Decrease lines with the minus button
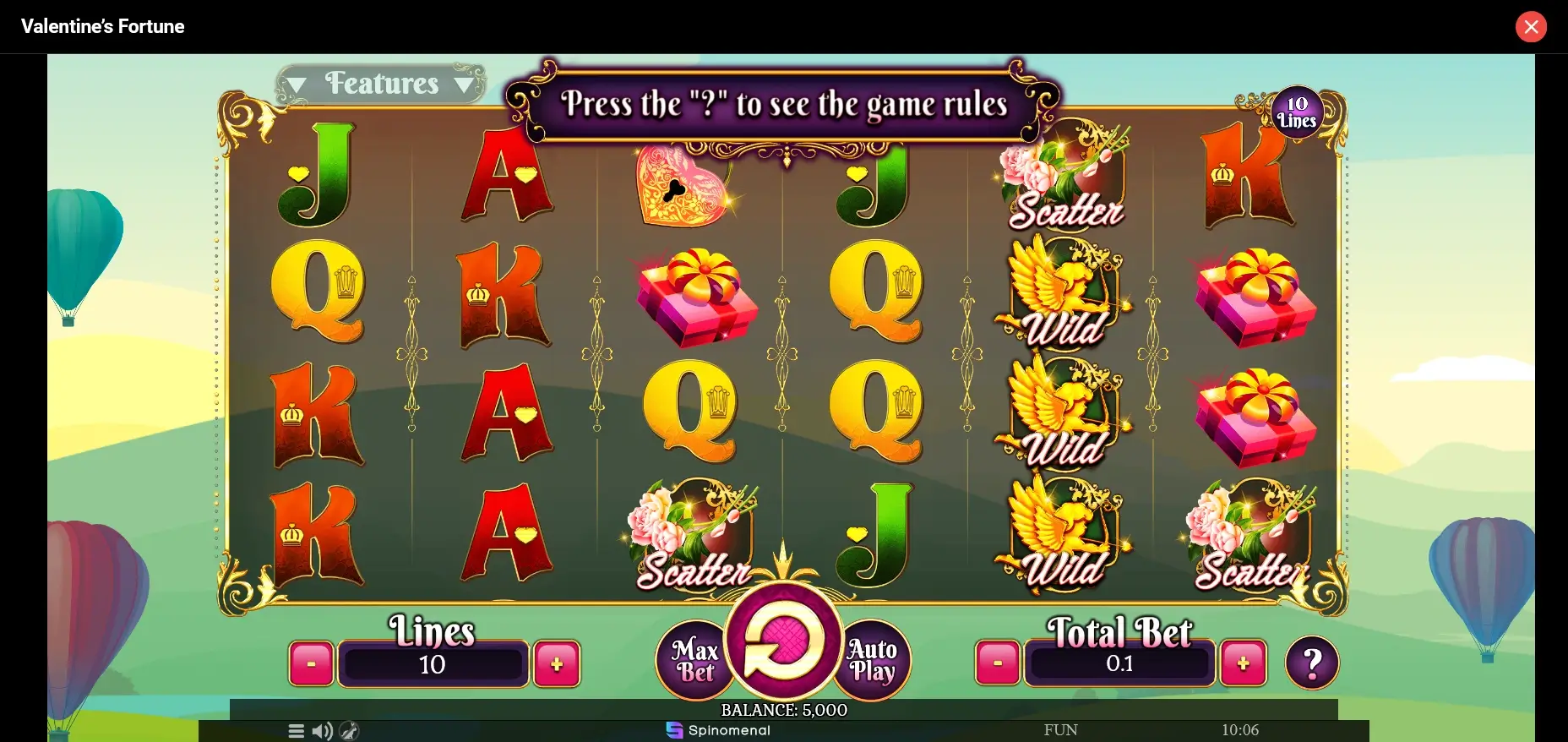 click(x=312, y=664)
